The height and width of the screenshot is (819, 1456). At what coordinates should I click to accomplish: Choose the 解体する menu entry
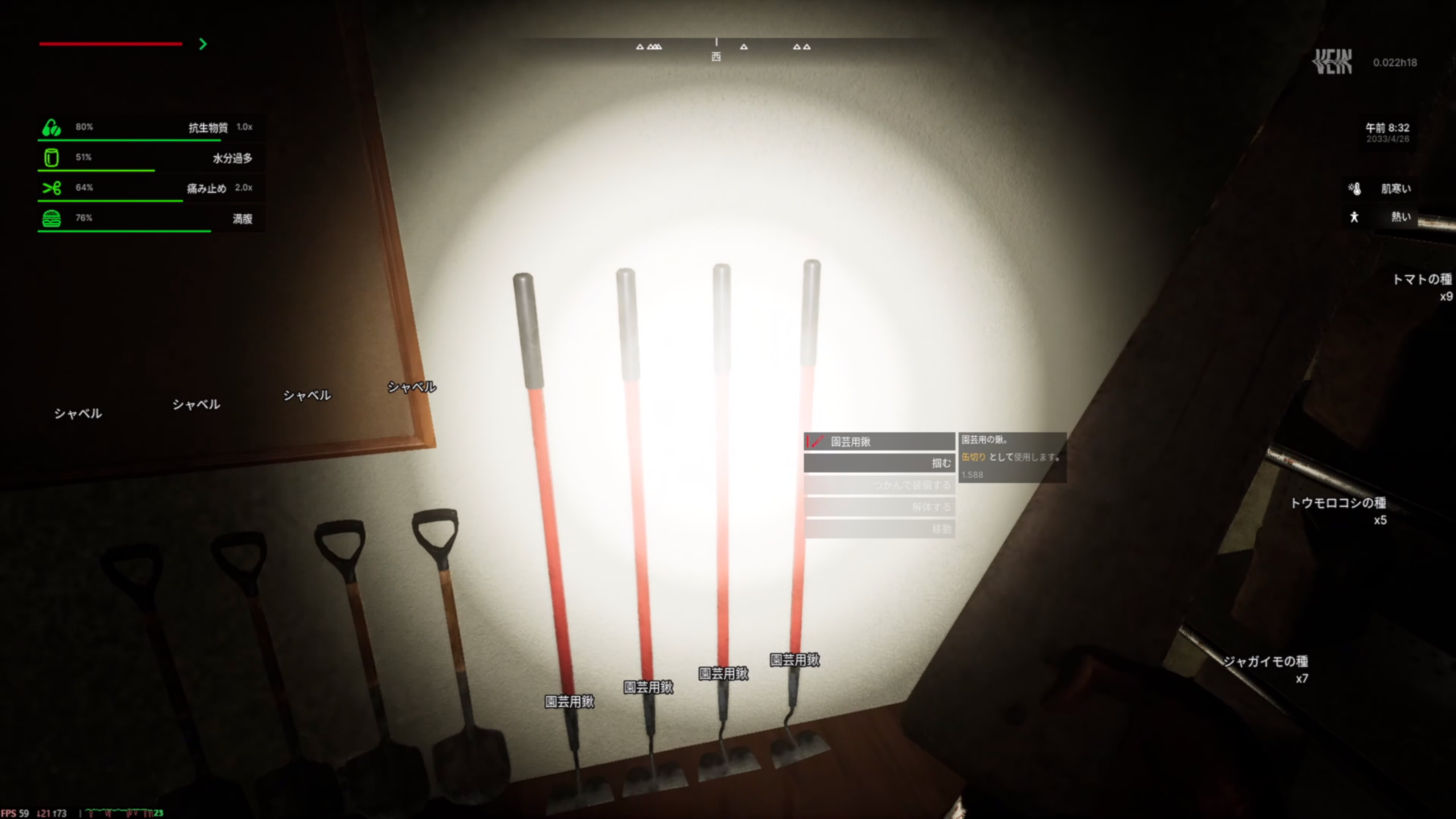point(879,507)
